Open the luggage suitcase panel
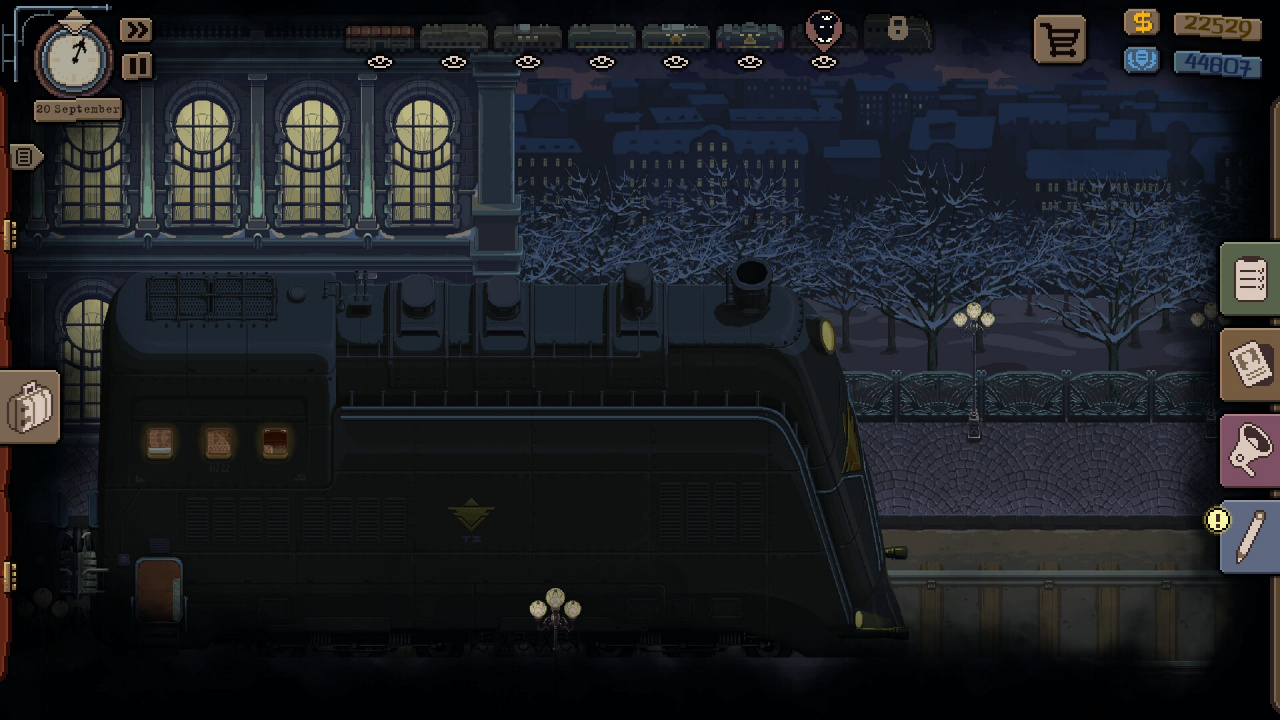The width and height of the screenshot is (1280, 720). 30,407
